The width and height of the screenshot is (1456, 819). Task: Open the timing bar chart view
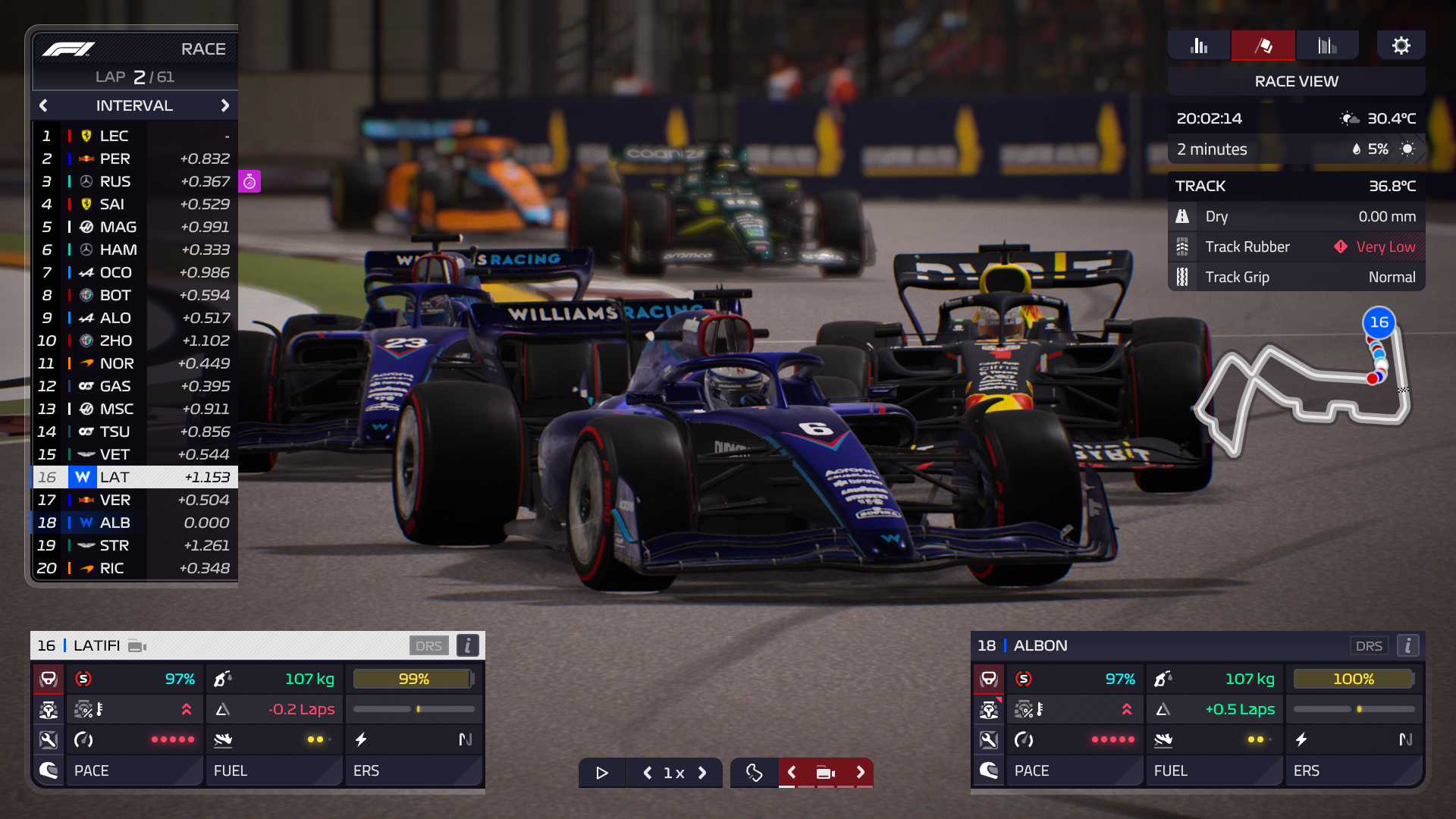[x=1198, y=45]
